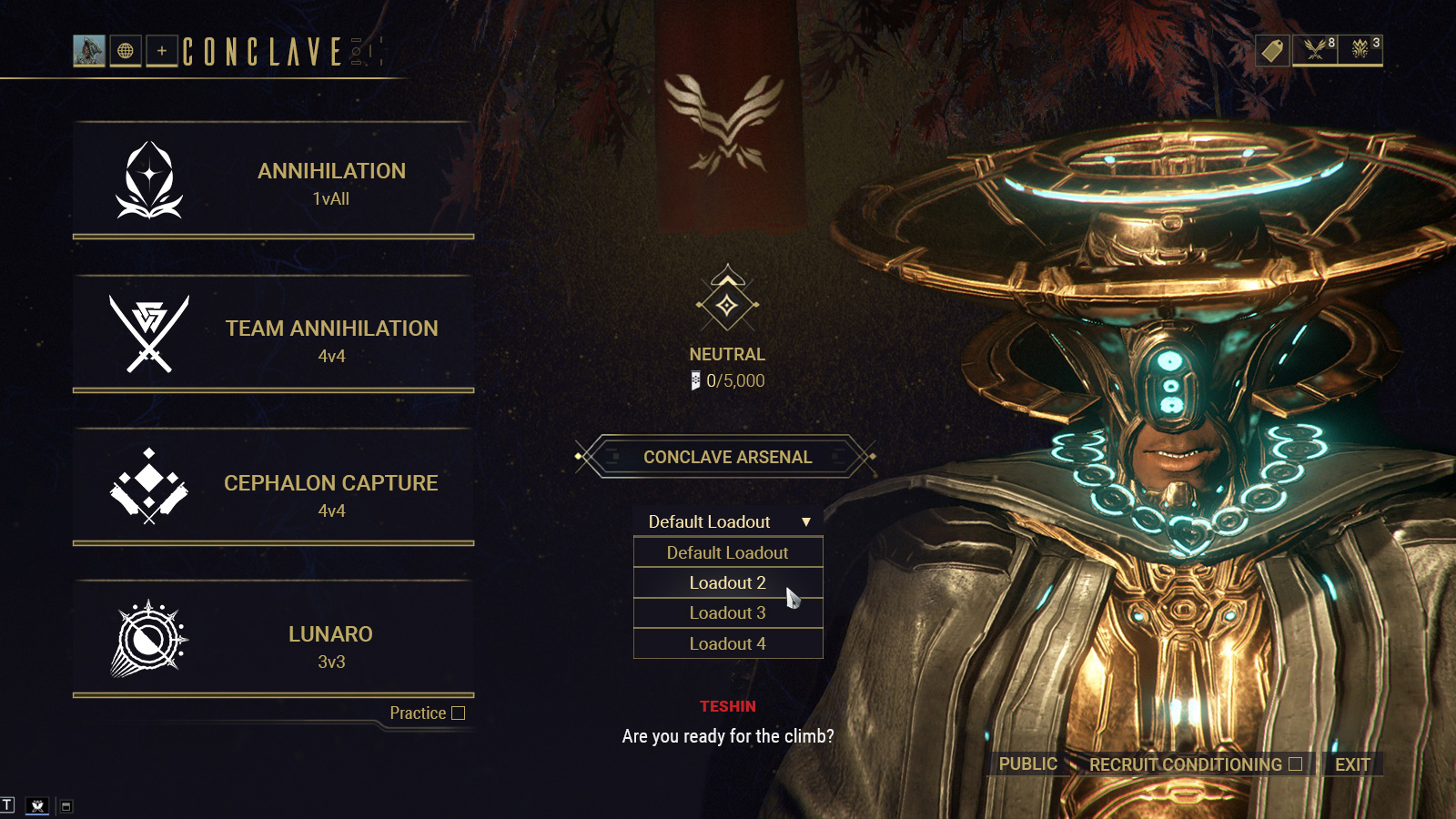Viewport: 1456px width, 819px height.
Task: Enable the Recruit Conditioning checkbox
Action: point(1296,764)
